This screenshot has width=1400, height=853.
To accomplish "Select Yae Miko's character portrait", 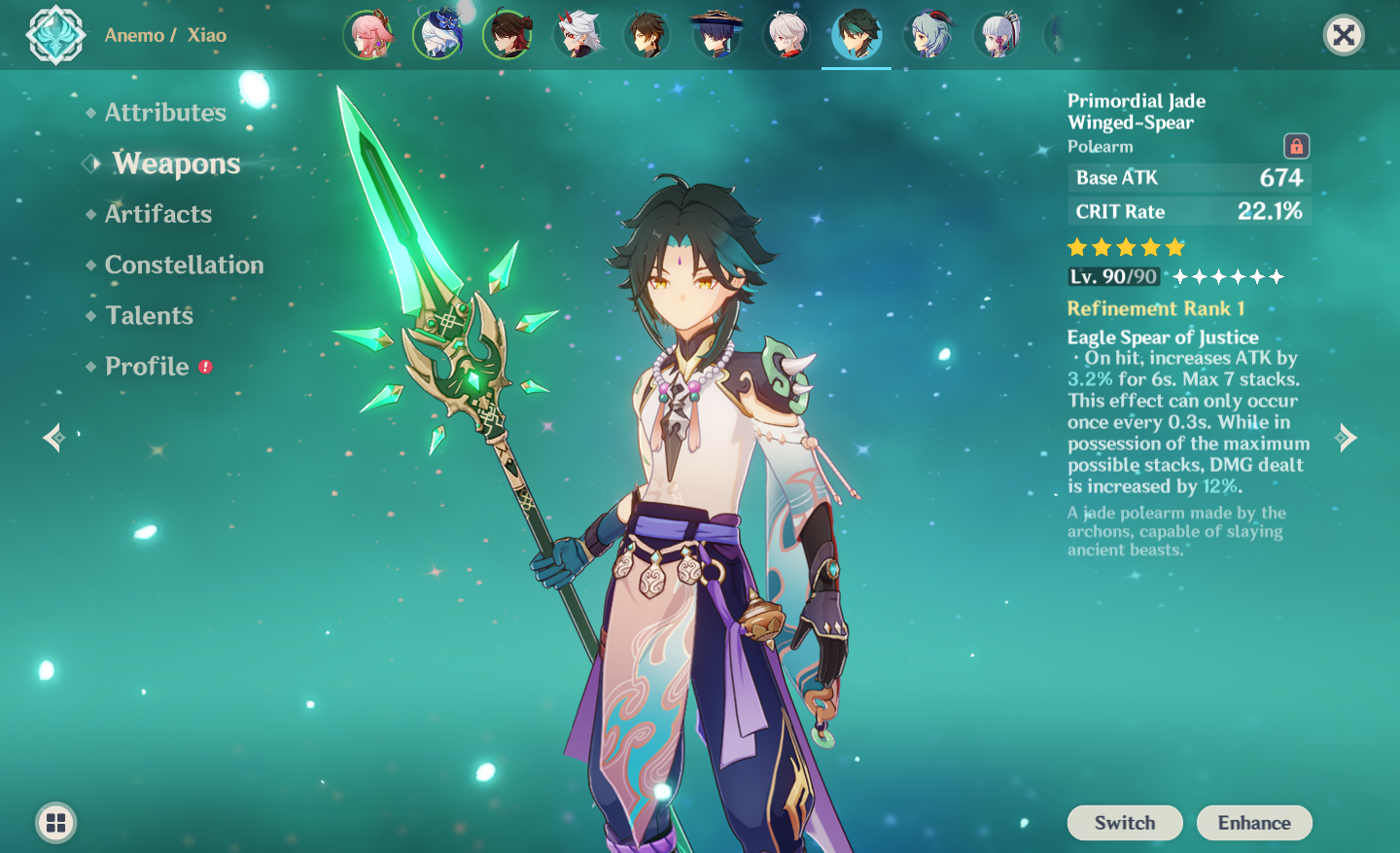I will 368,35.
